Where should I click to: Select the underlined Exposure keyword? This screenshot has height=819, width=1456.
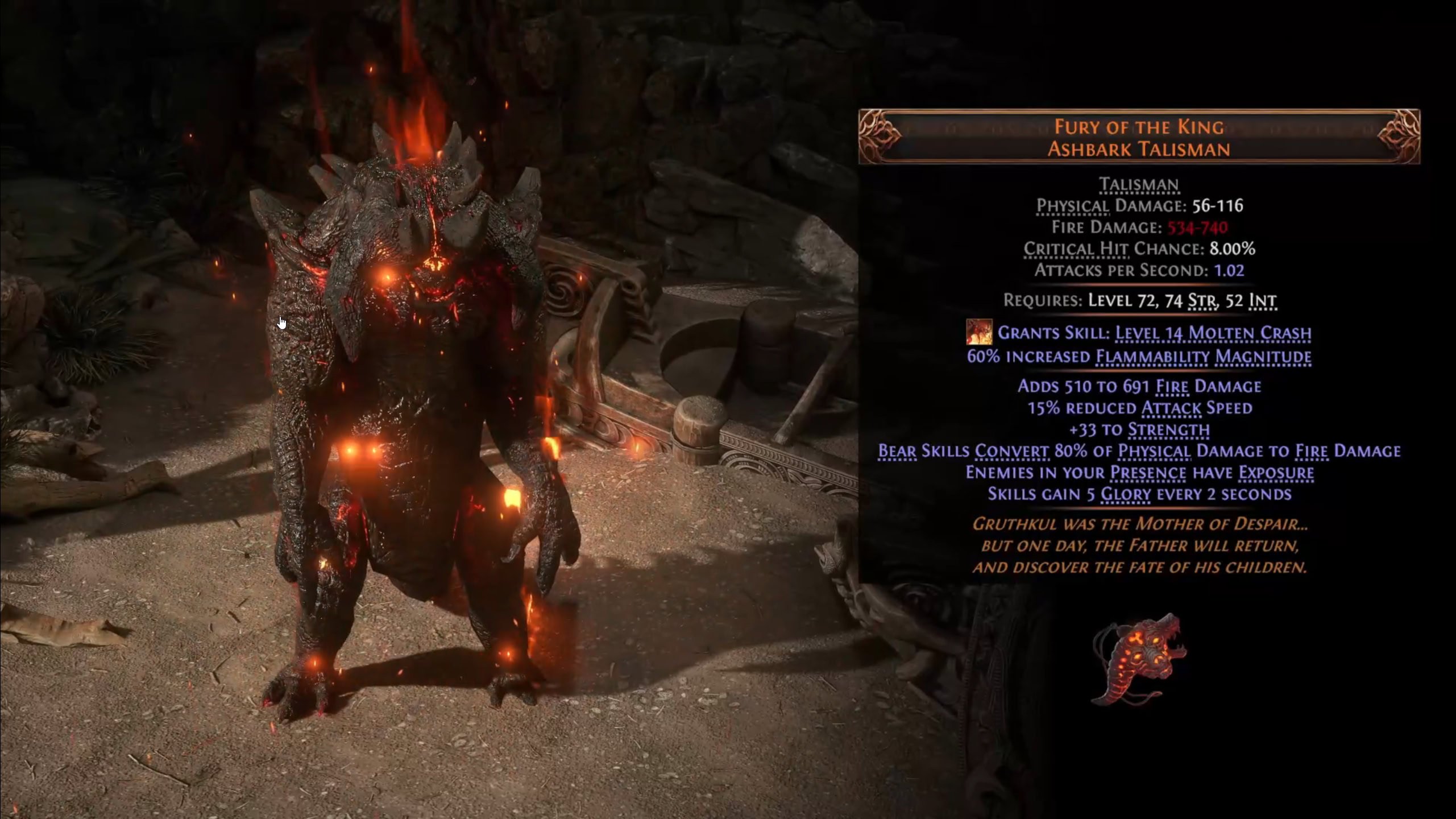(x=1276, y=473)
